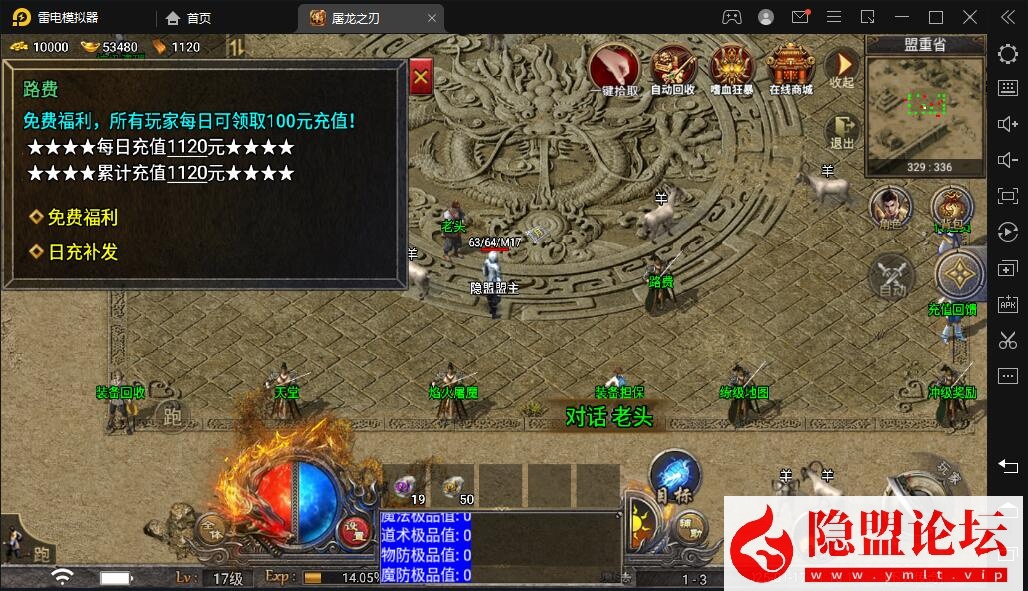Select the 日充补发 dialogue option

(82, 252)
